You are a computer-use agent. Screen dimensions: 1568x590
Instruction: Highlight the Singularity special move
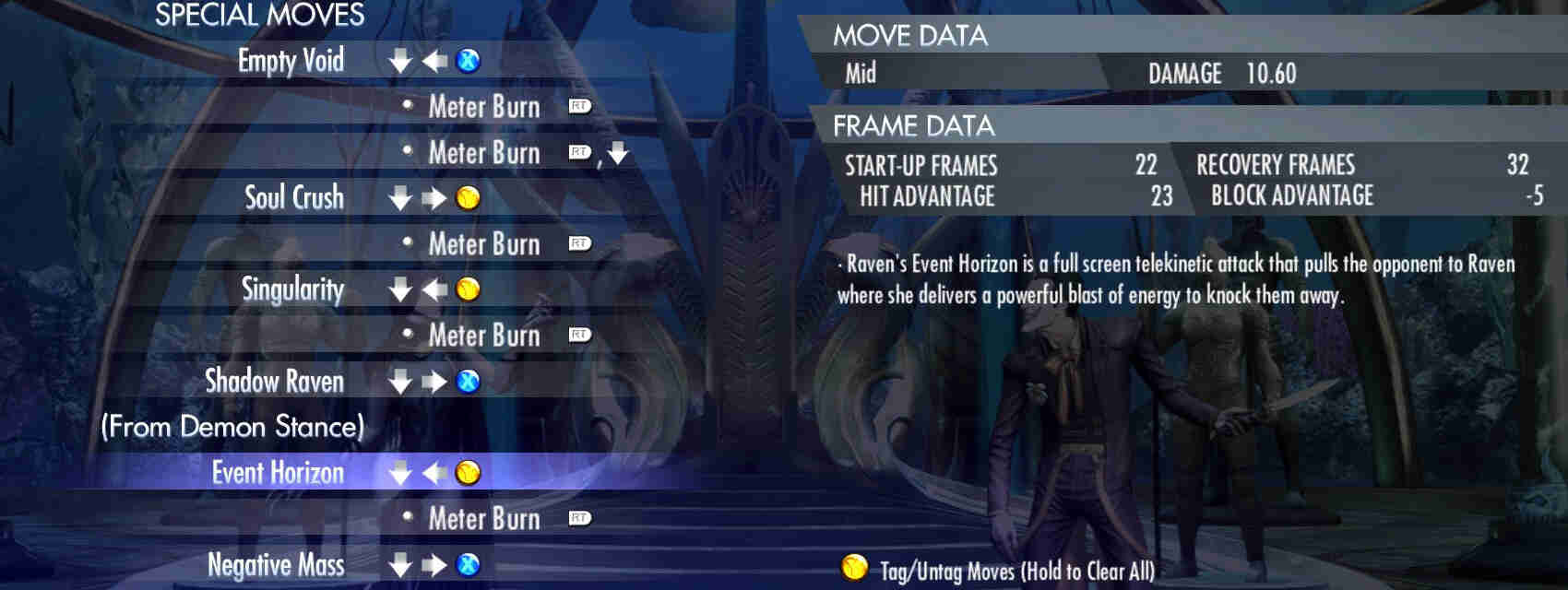[x=292, y=289]
